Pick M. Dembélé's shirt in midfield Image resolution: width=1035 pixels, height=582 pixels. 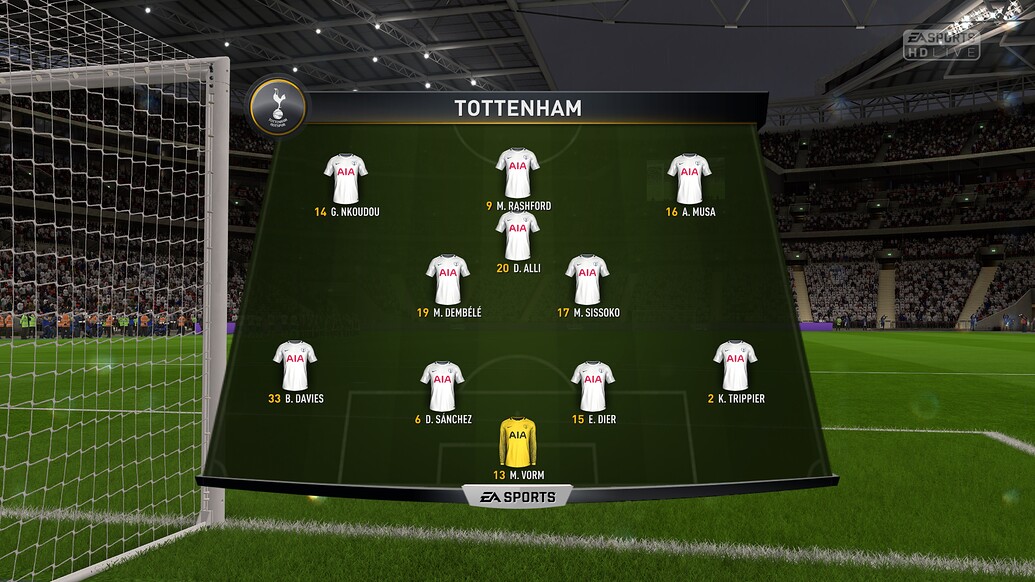point(447,279)
